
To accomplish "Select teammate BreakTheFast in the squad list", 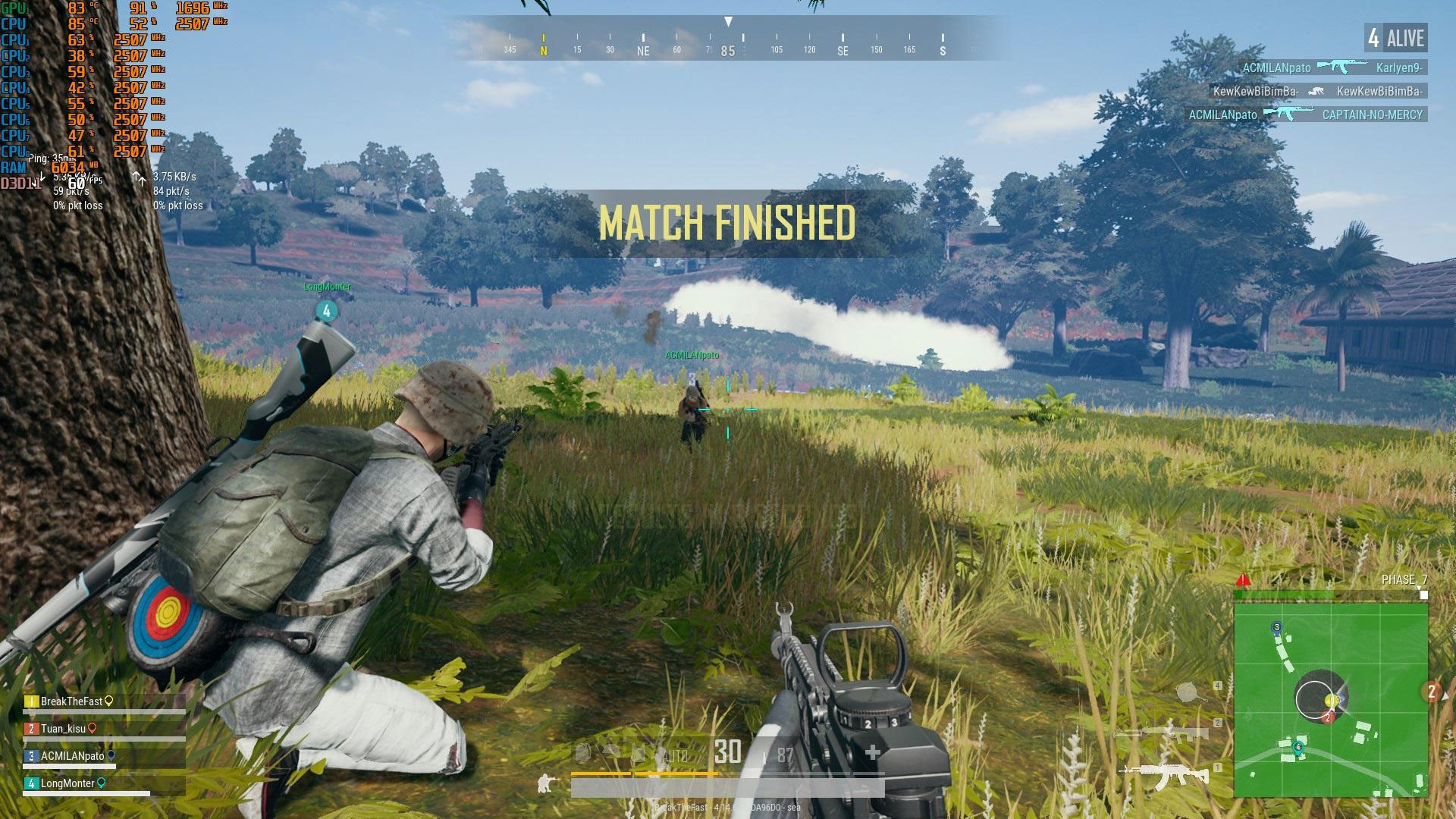I will (71, 701).
